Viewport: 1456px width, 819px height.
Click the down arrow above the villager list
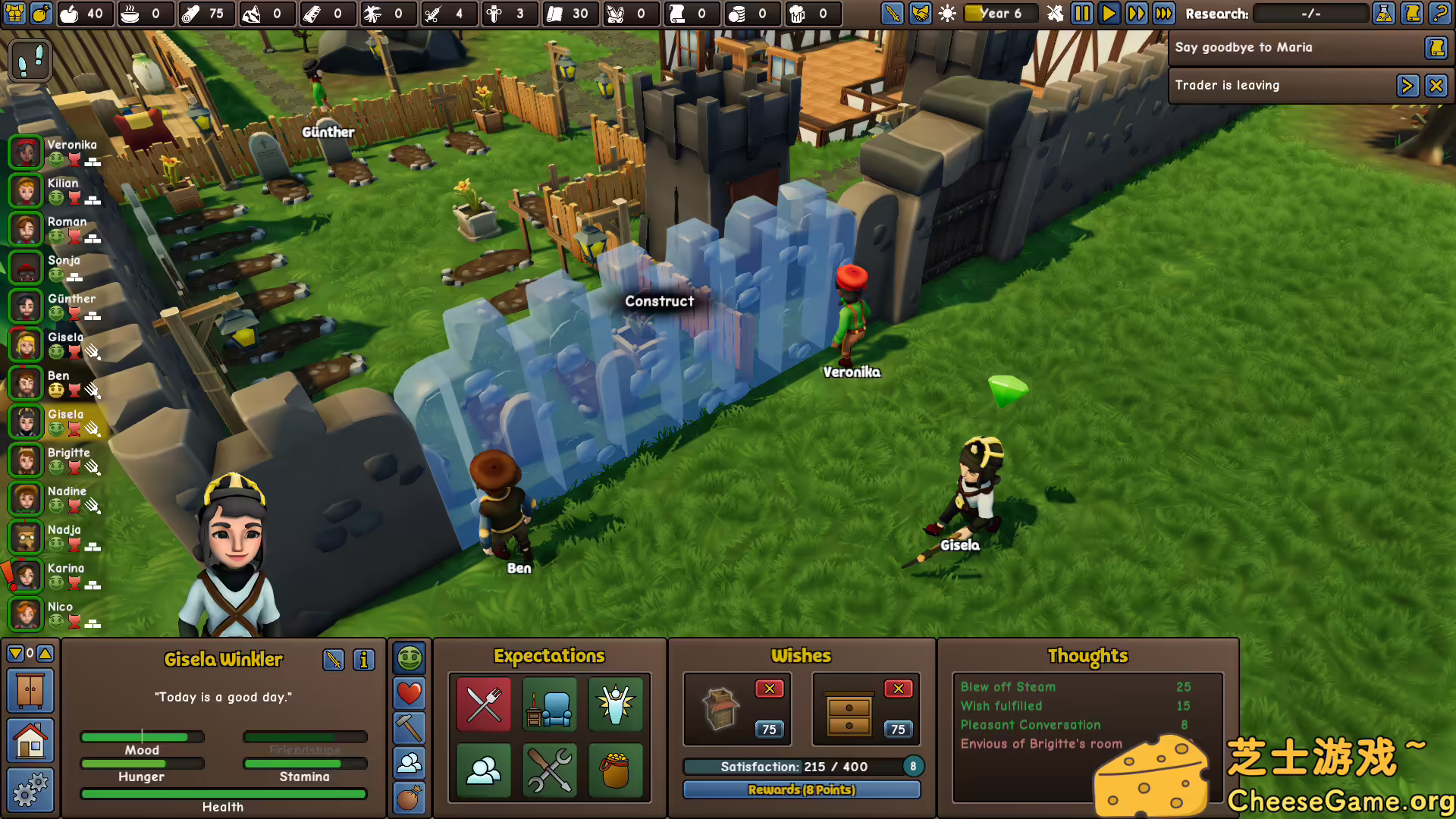tap(15, 653)
